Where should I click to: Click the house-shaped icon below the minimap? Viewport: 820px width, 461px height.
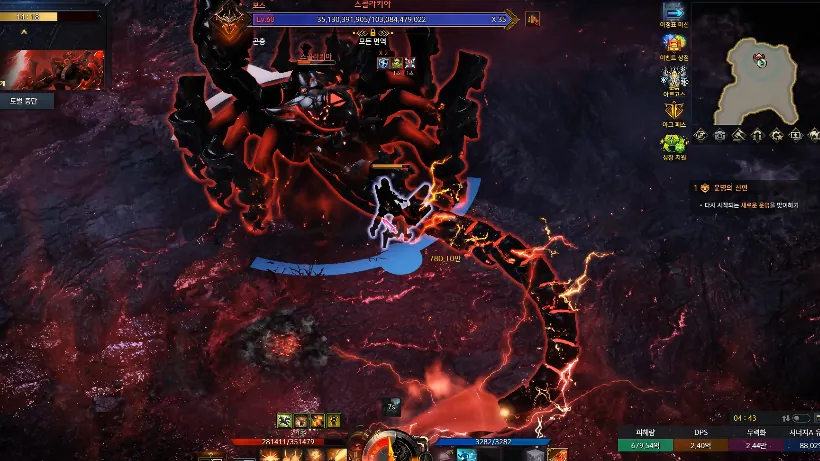[758, 135]
